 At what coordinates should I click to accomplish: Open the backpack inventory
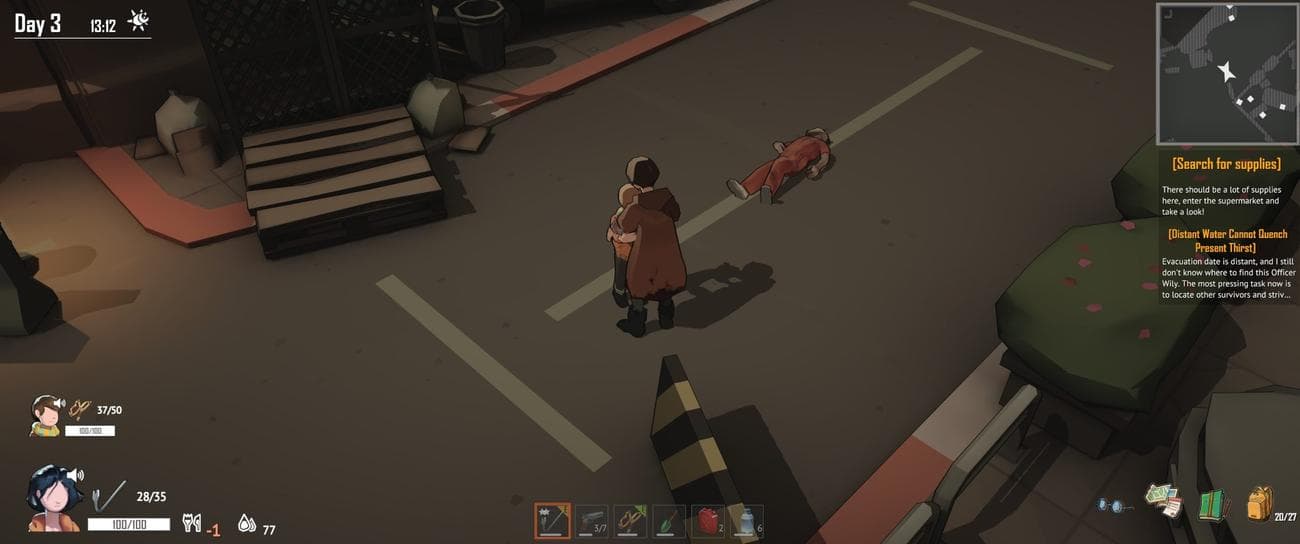point(1260,504)
